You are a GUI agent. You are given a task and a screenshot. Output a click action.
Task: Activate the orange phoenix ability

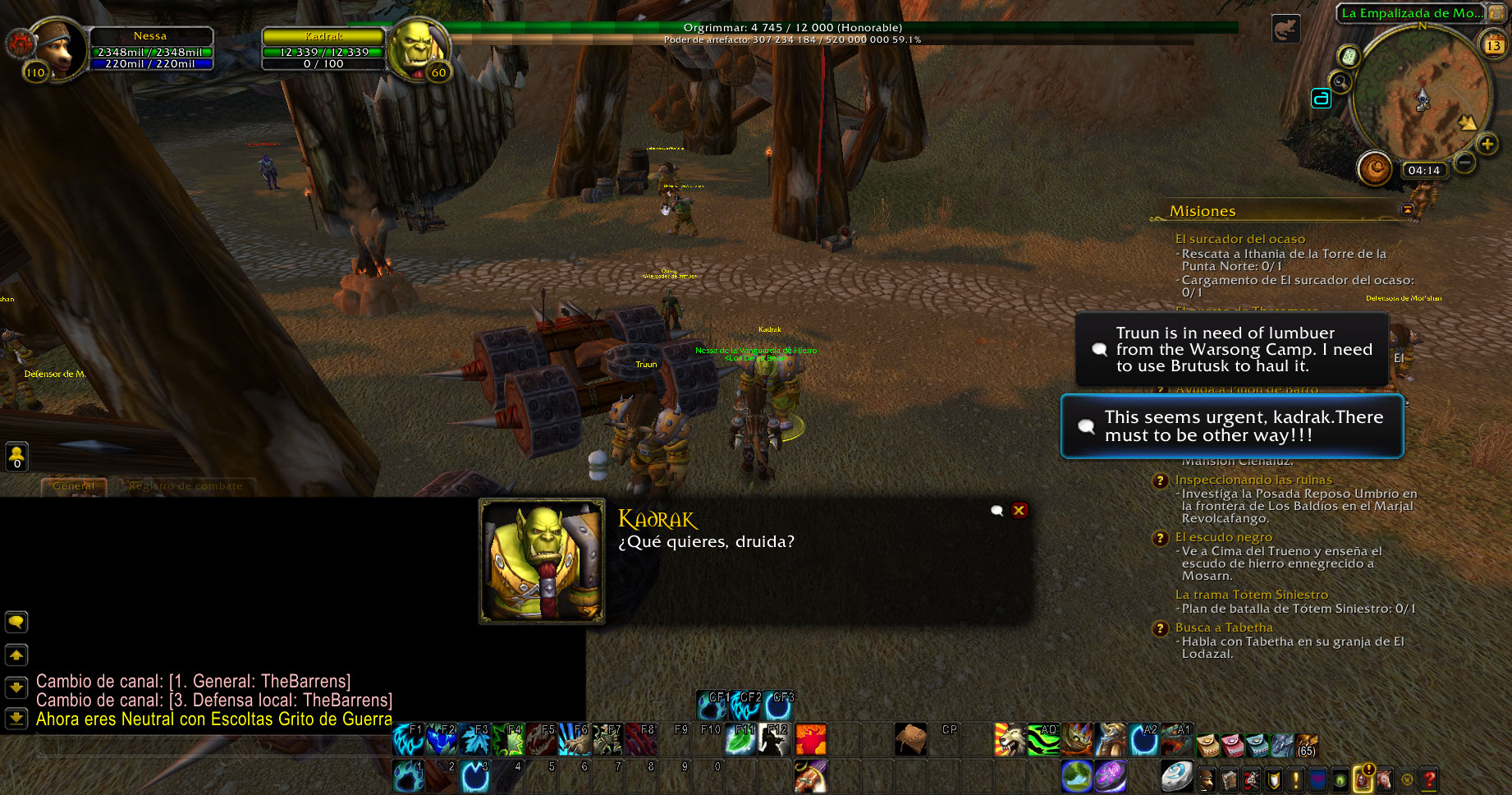811,739
